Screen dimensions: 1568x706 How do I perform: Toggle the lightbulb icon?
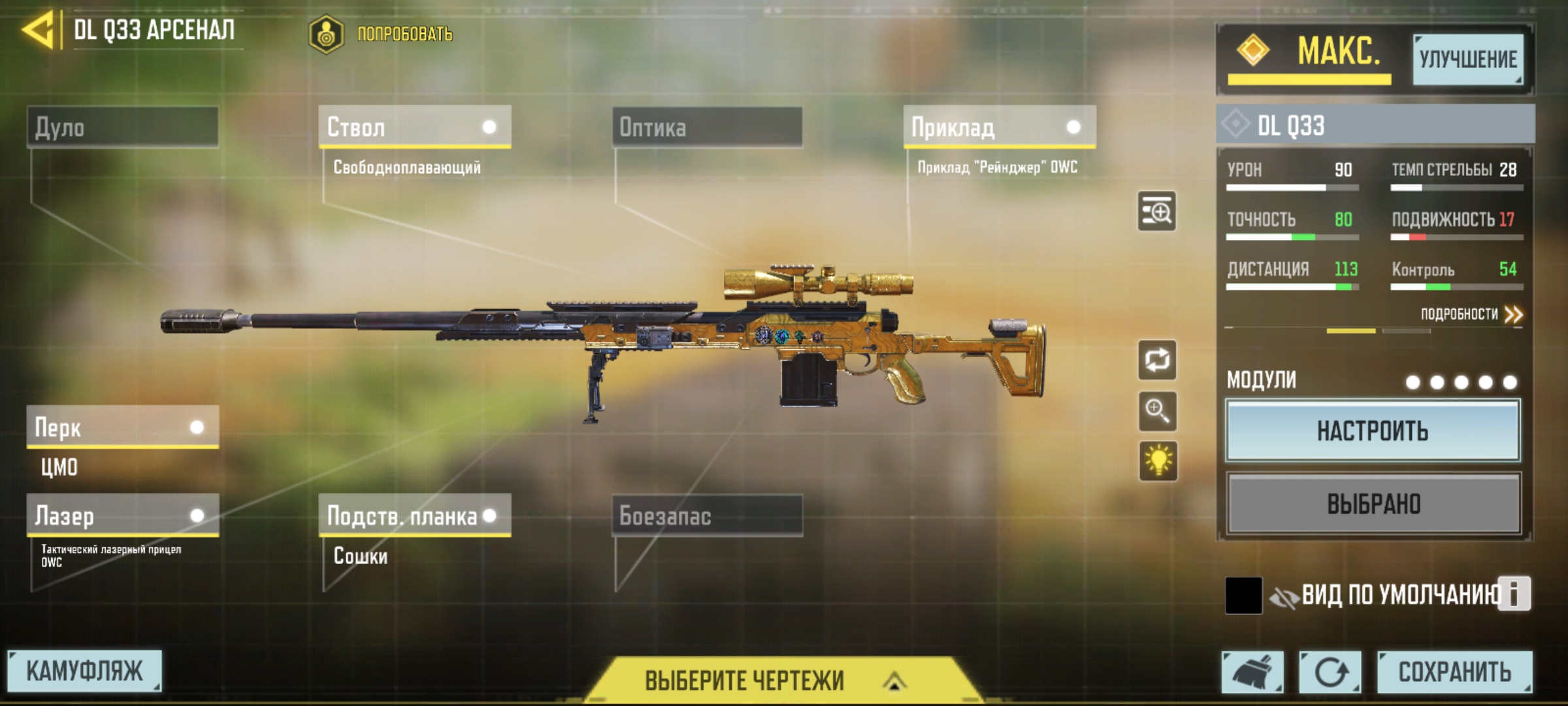click(x=1158, y=461)
